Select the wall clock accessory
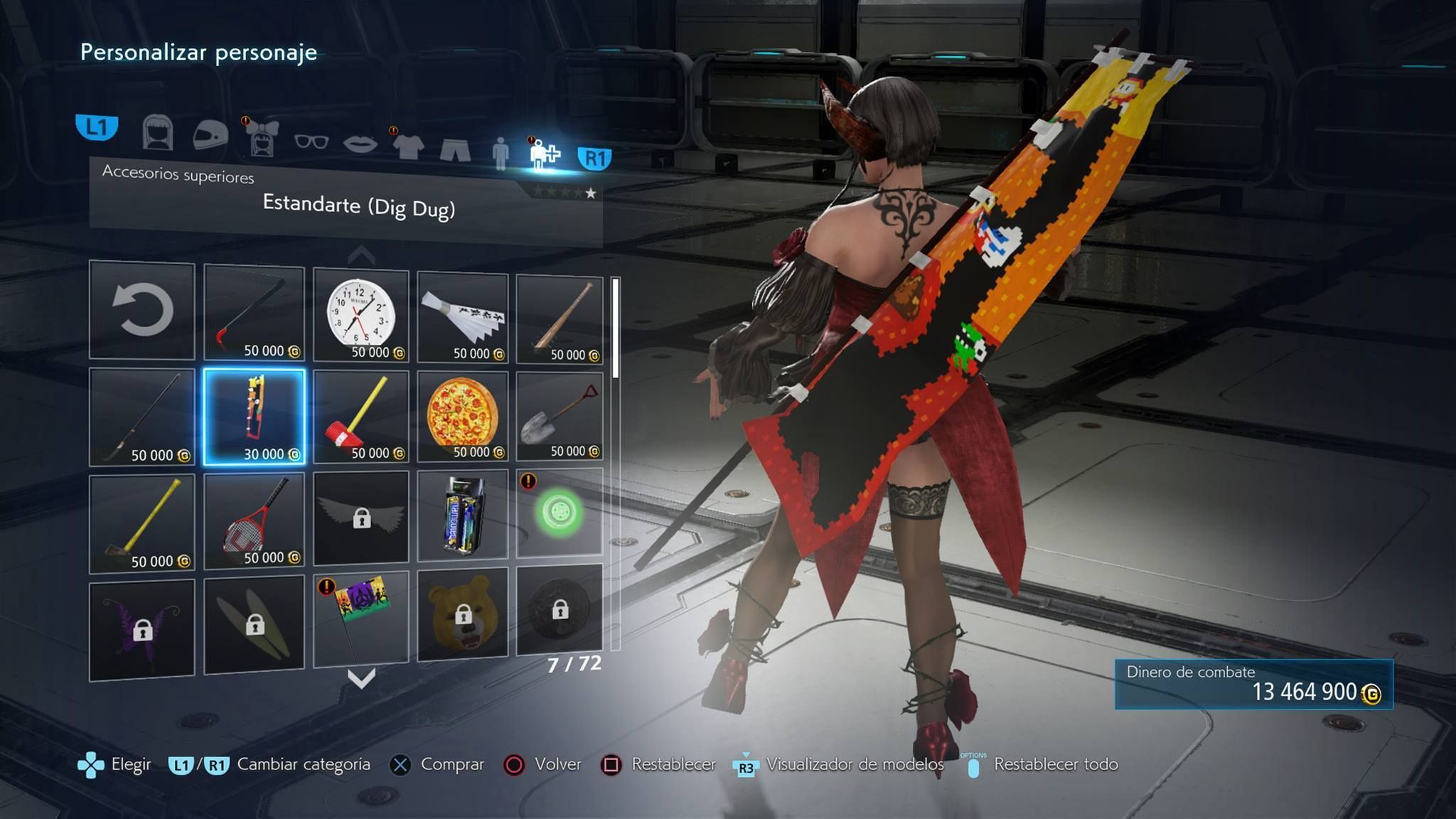Viewport: 1456px width, 819px height. (x=361, y=315)
